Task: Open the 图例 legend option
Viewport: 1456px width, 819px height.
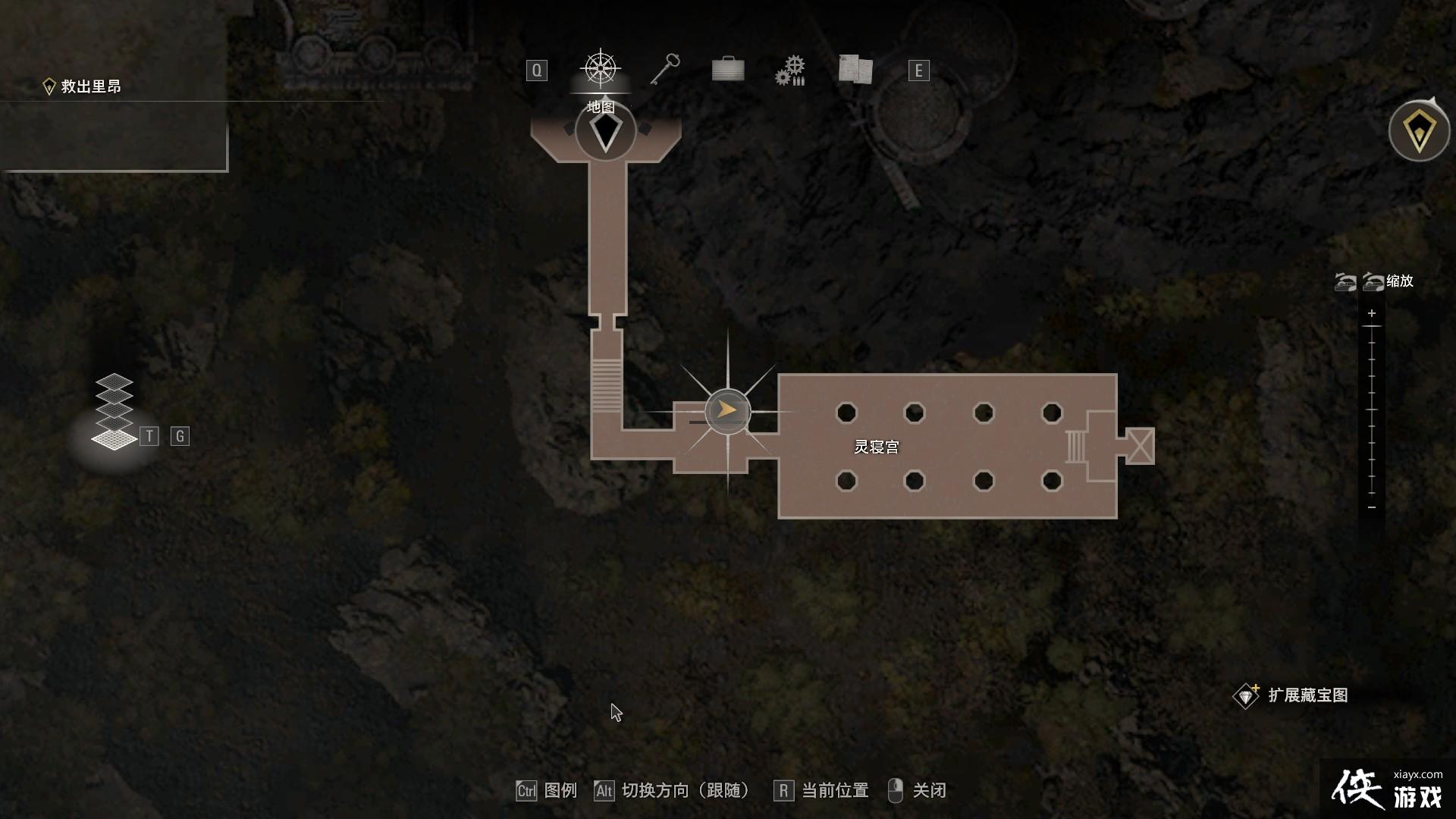Action: [547, 790]
